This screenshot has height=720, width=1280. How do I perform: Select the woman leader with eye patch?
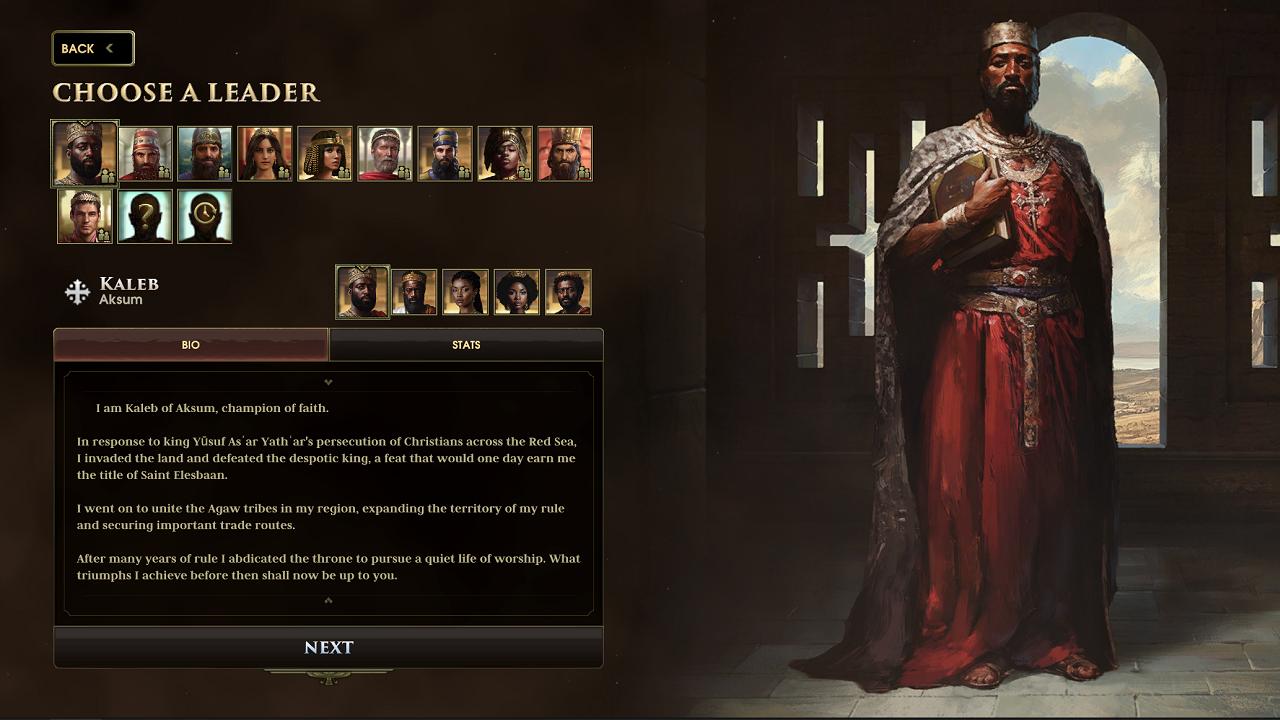tap(505, 153)
